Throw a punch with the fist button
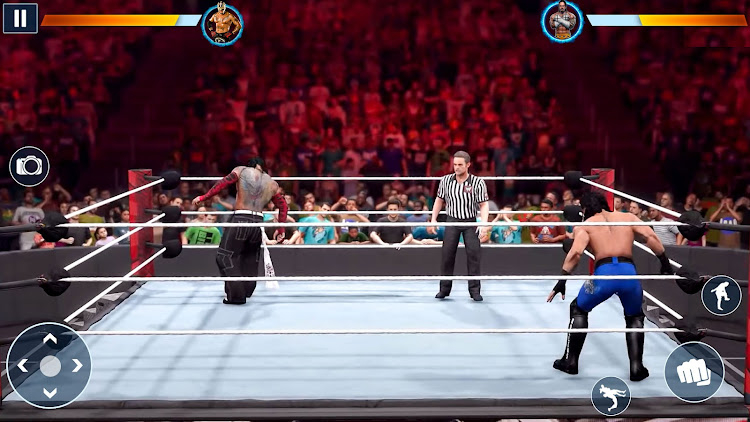The height and width of the screenshot is (422, 750). tap(694, 372)
